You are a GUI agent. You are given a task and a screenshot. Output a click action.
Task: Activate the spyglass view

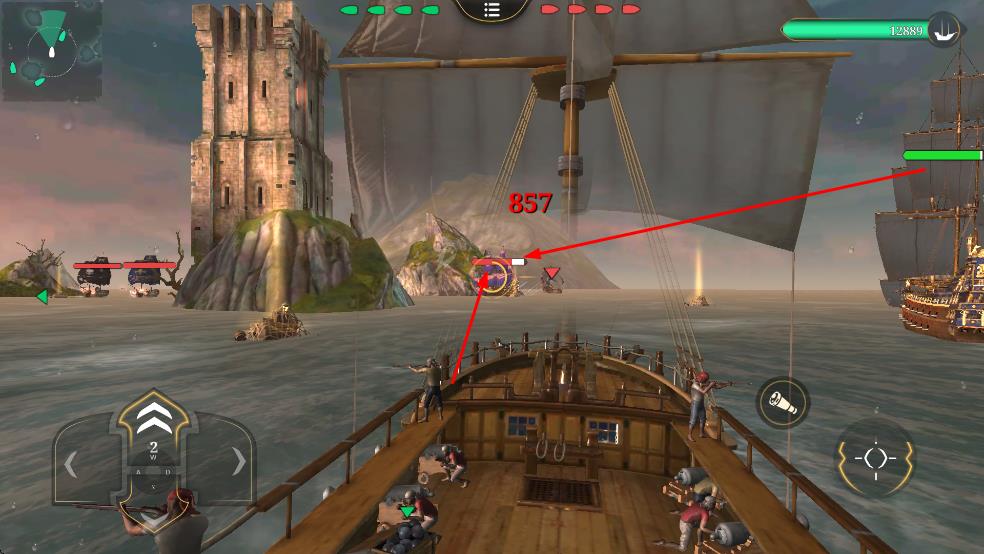pyautogui.click(x=783, y=402)
